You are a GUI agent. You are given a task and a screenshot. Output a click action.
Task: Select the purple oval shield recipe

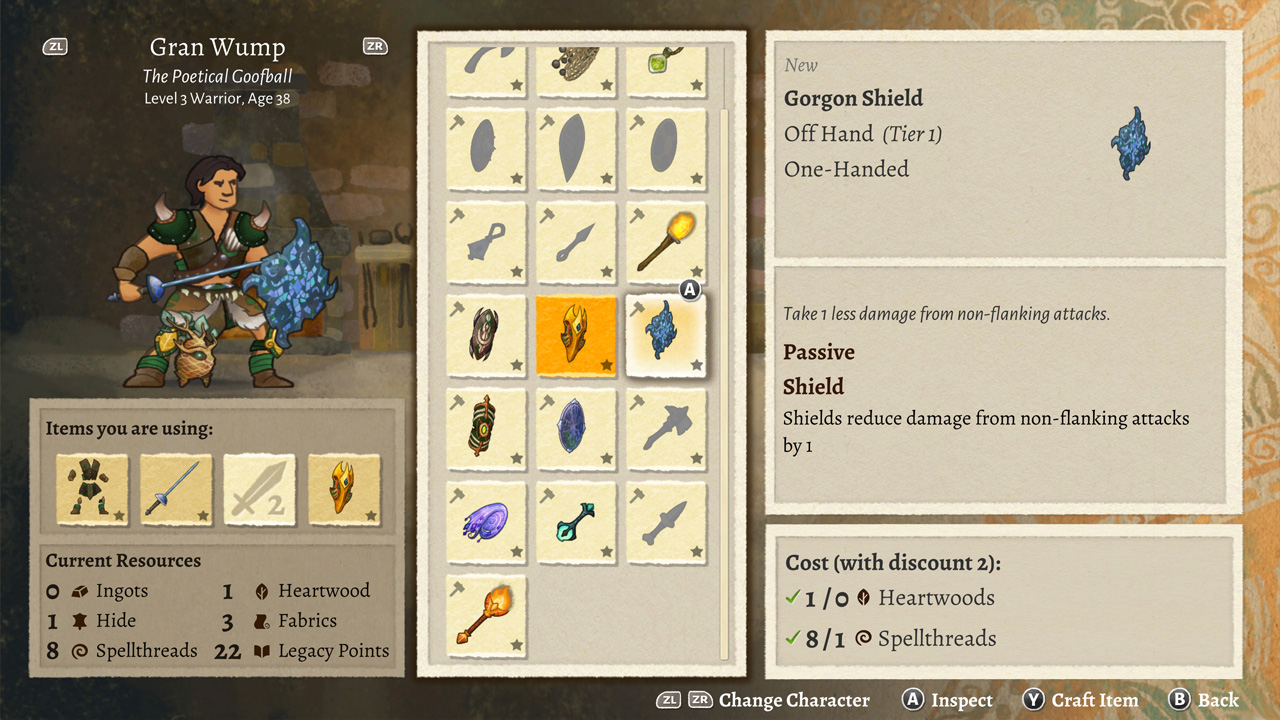[576, 428]
